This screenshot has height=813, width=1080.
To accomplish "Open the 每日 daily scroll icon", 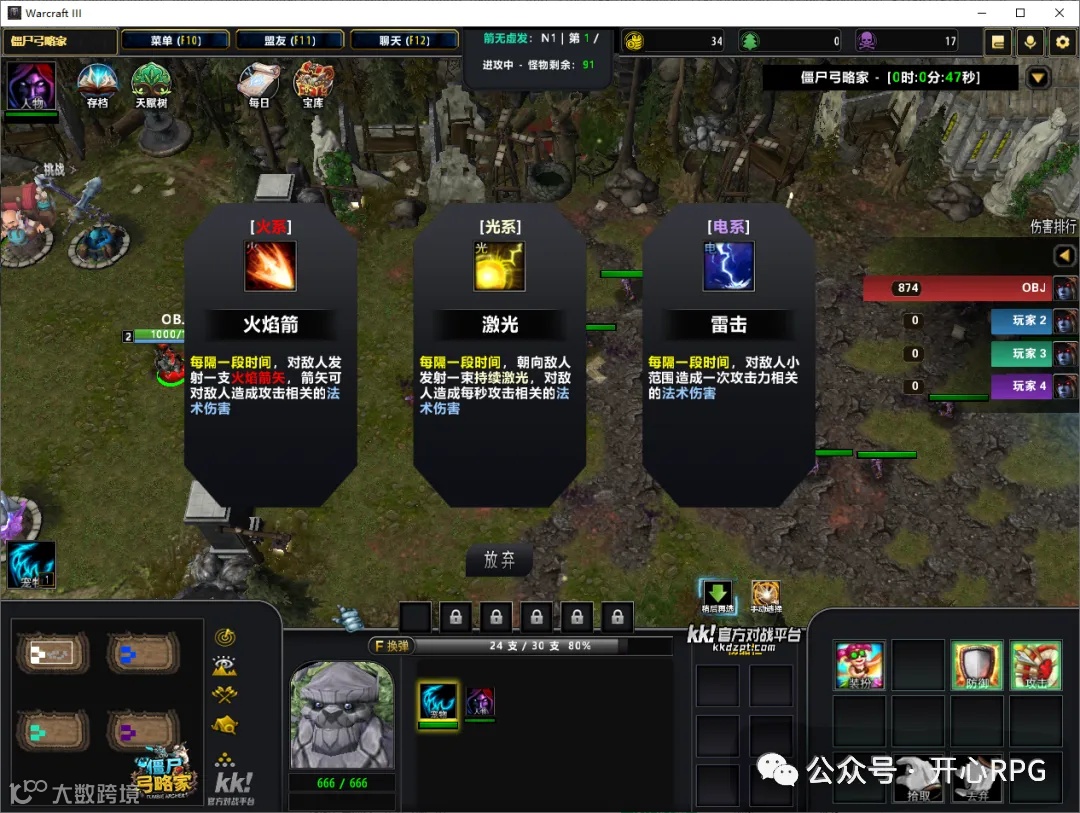I will coord(259,82).
